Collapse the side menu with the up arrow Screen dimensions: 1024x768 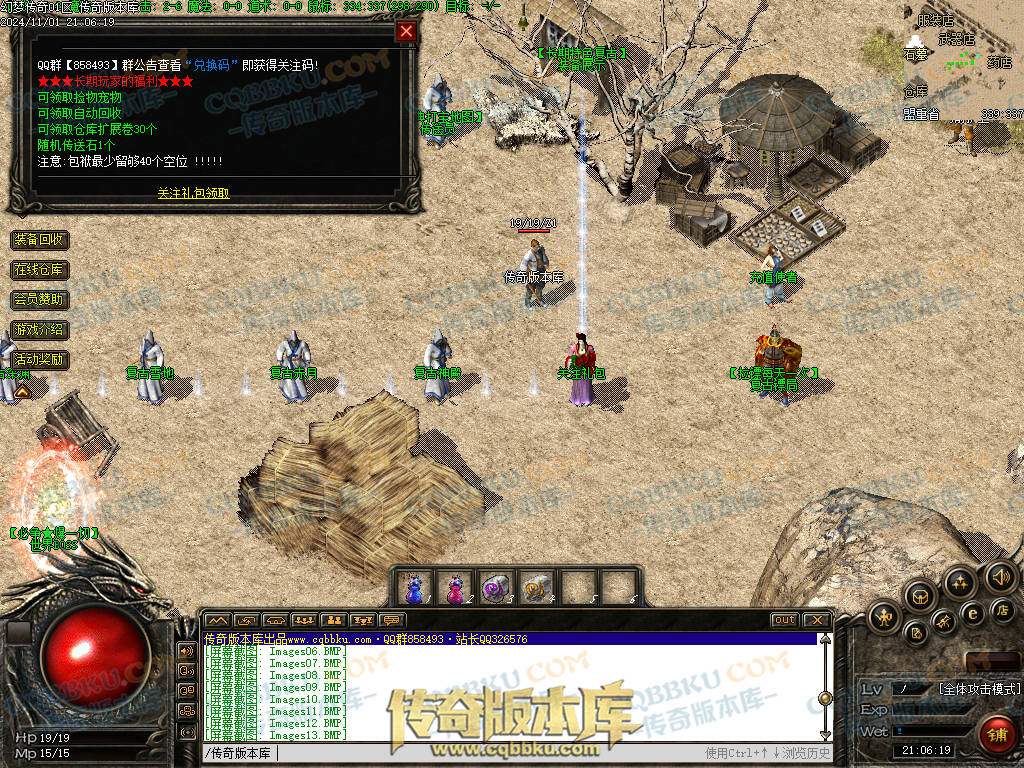click(x=21, y=392)
